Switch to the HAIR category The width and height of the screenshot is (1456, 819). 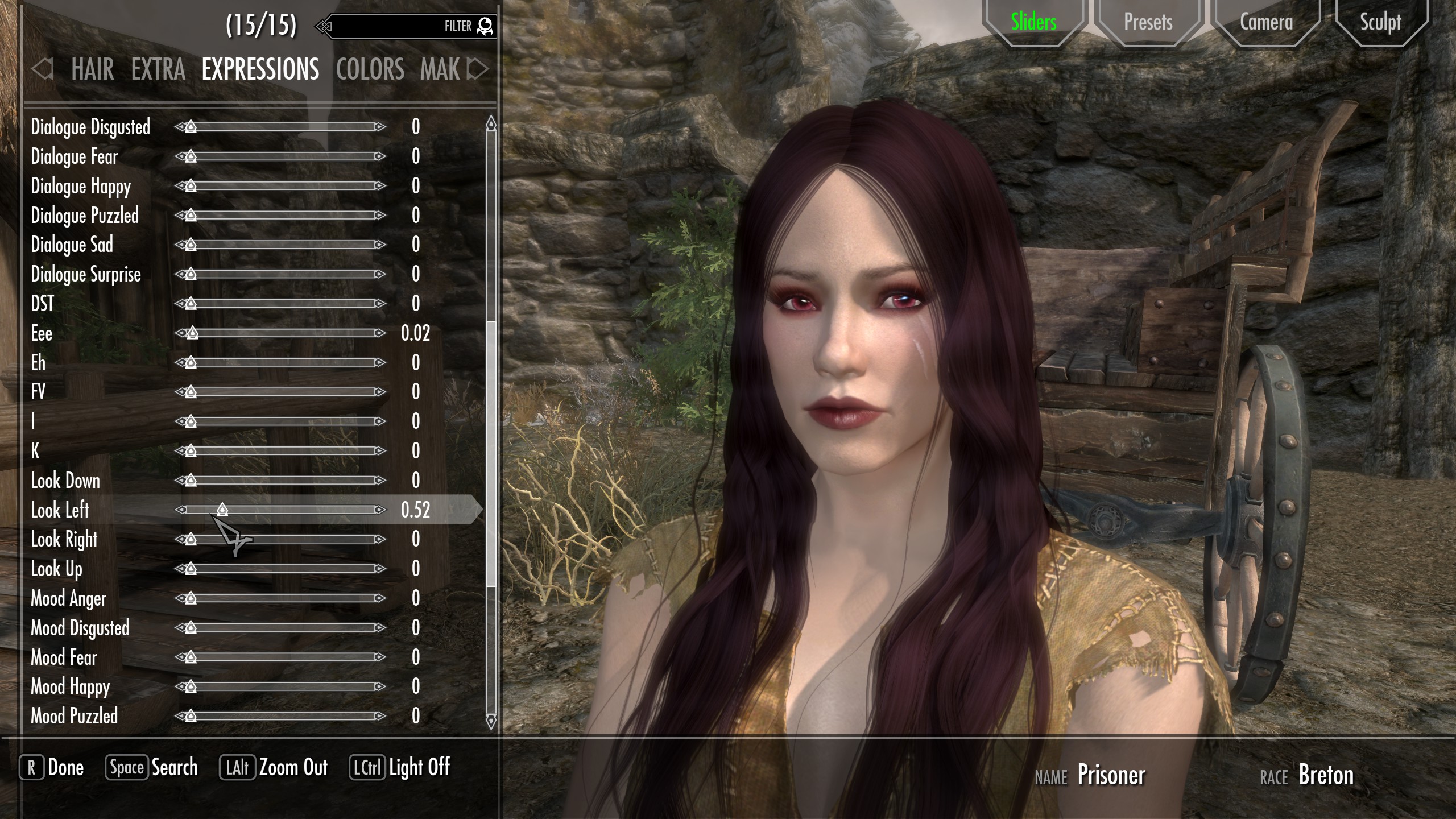(x=93, y=69)
